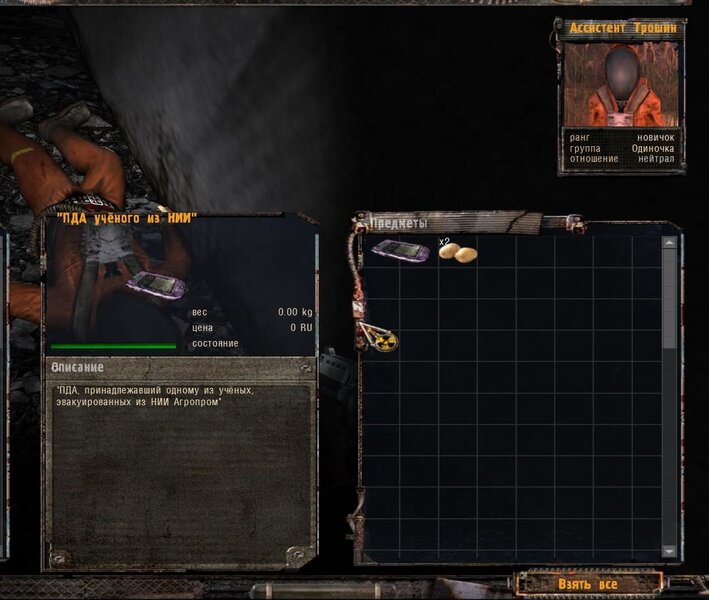The width and height of the screenshot is (709, 600).
Task: Pick the x2 stack of yellow items
Action: click(458, 253)
